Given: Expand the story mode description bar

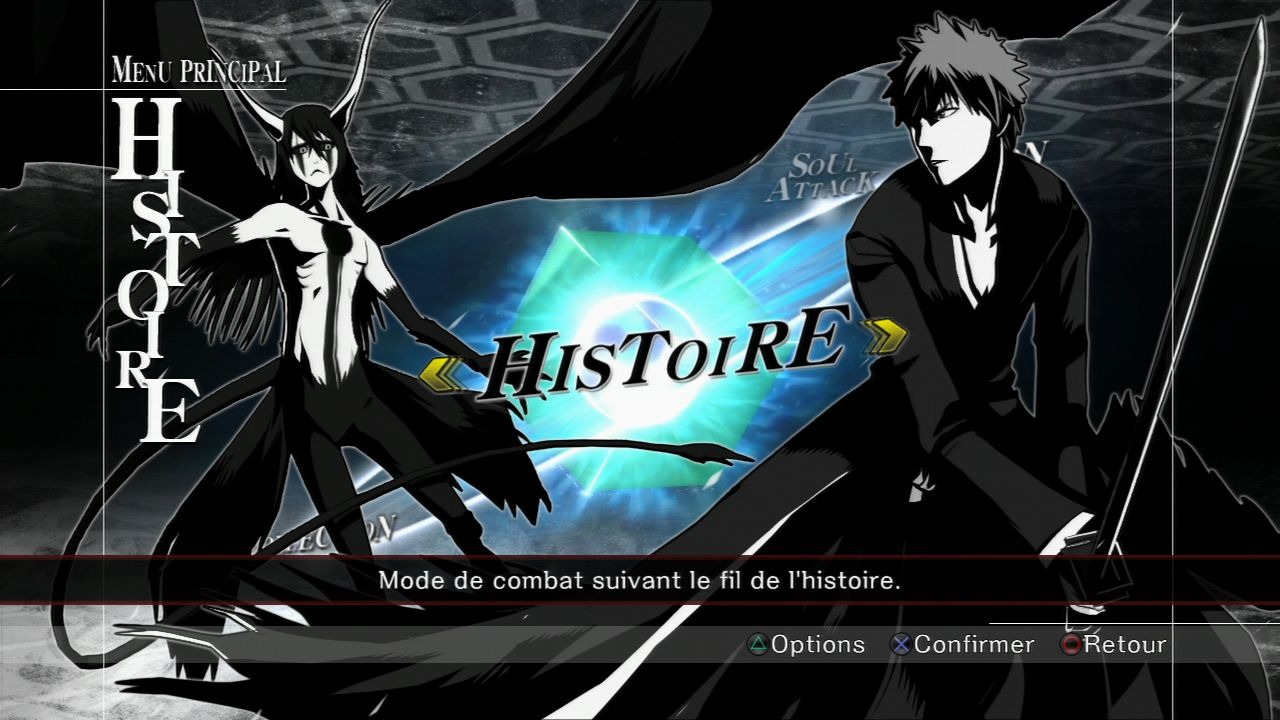Looking at the screenshot, I should (x=640, y=579).
